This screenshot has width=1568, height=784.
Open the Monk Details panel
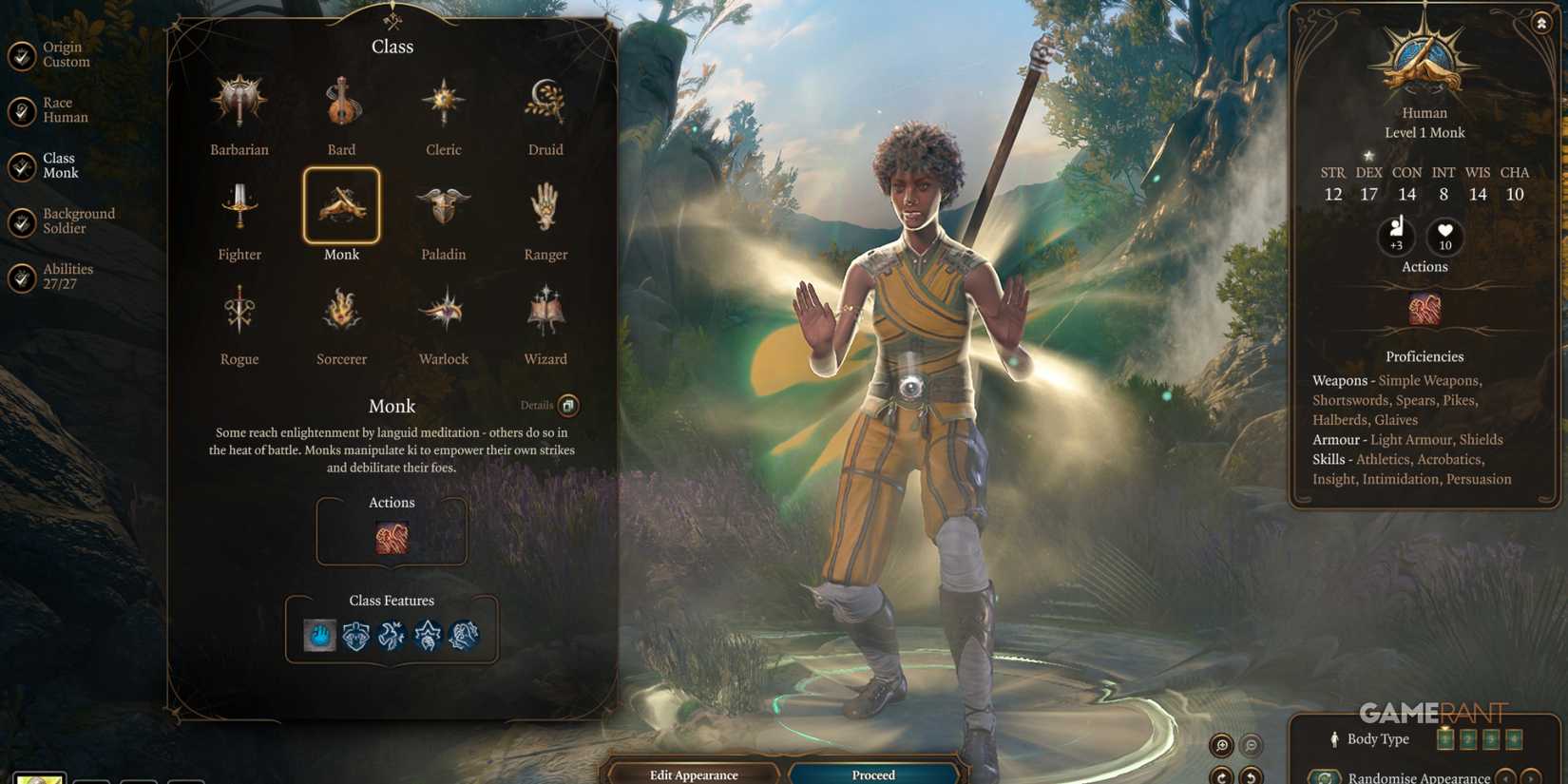[x=567, y=406]
